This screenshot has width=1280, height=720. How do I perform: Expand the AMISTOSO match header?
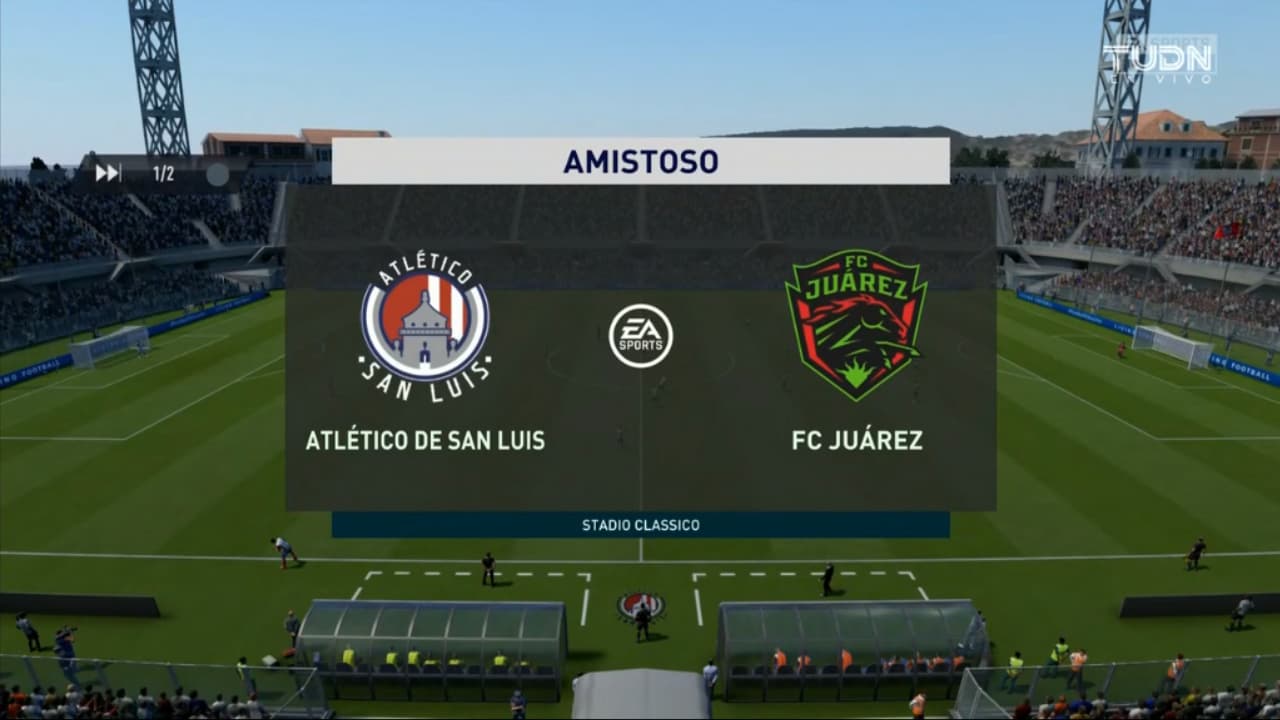[x=640, y=159]
